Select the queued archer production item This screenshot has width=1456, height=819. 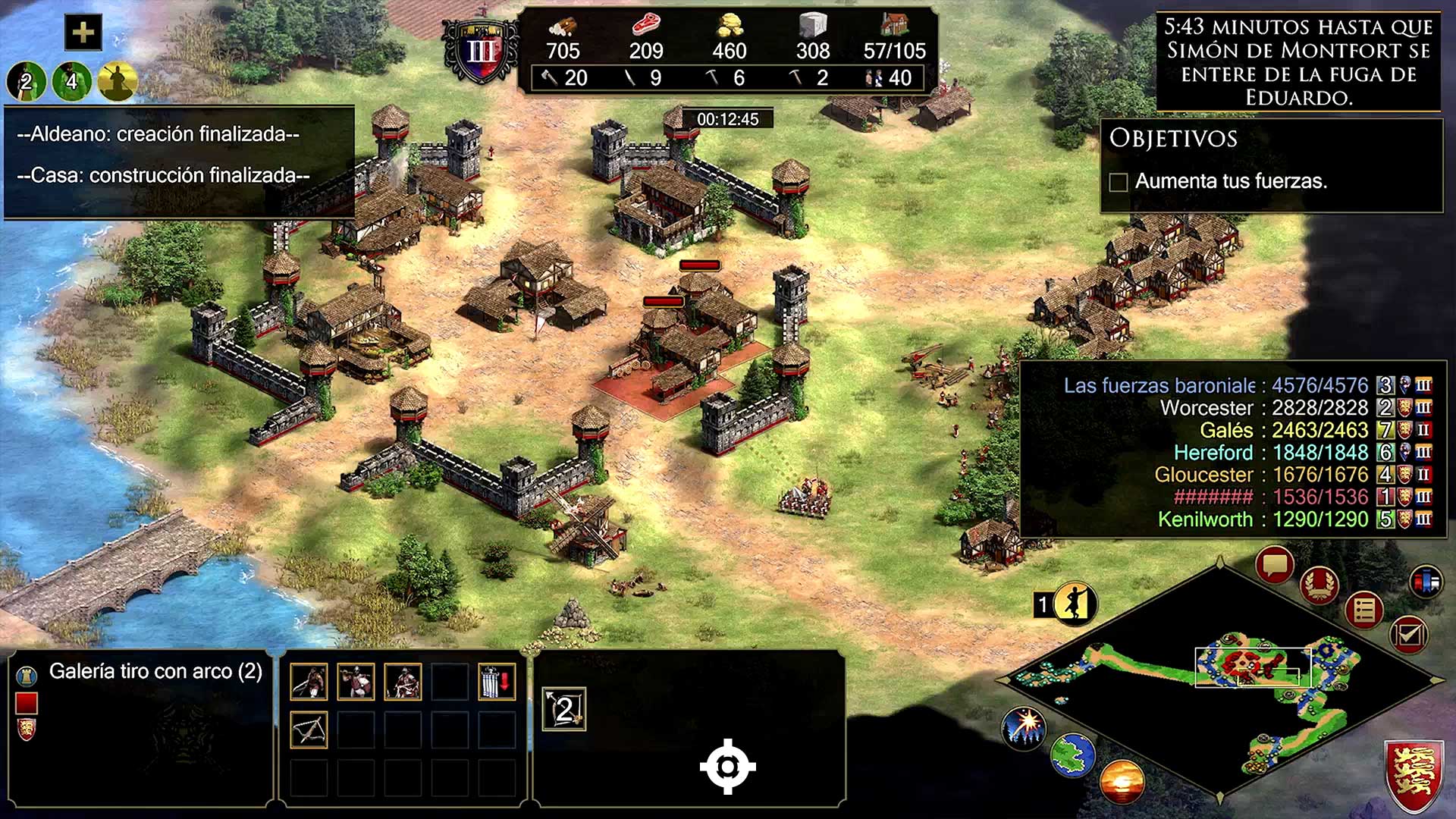564,710
